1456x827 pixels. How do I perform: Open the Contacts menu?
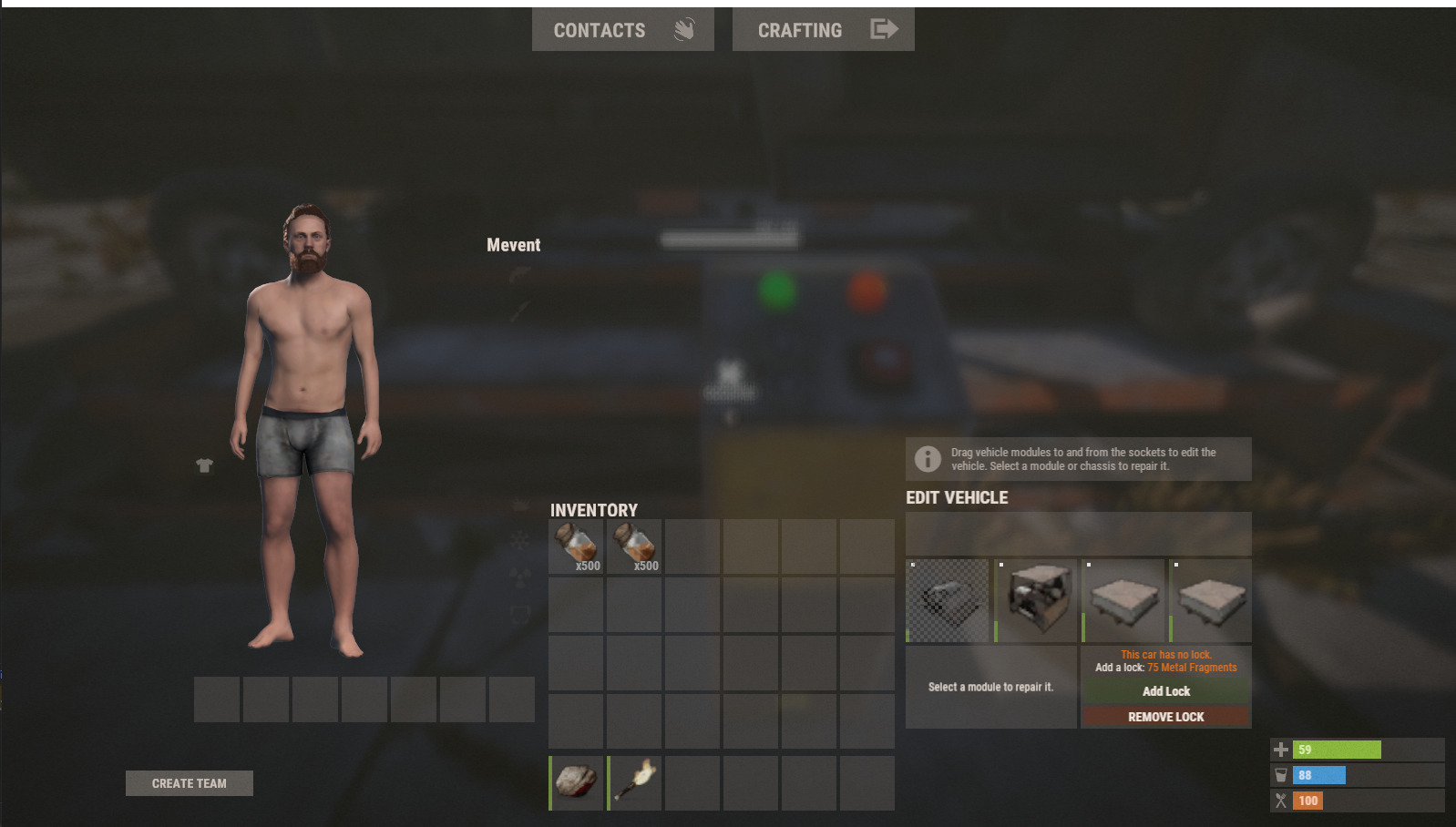(622, 30)
